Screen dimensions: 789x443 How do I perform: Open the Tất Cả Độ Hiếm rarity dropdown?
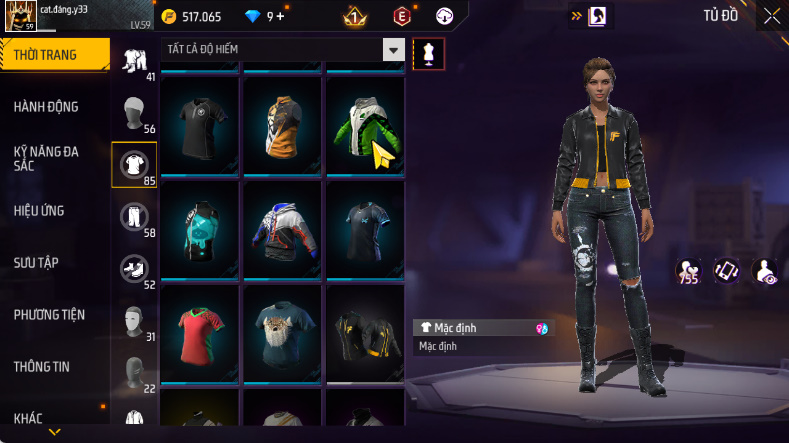[x=394, y=50]
